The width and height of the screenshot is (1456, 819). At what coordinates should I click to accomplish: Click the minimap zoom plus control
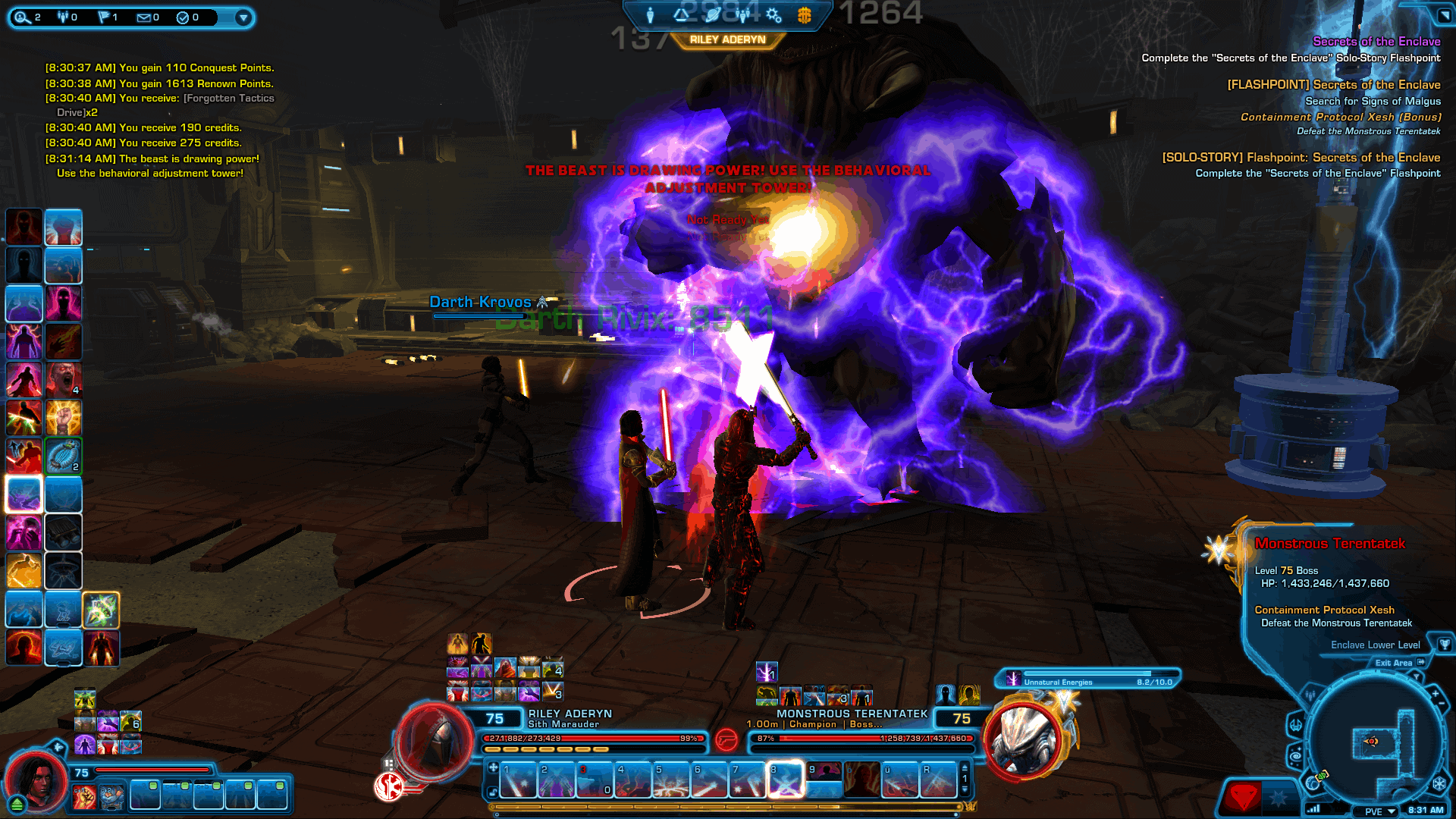coord(1435,694)
